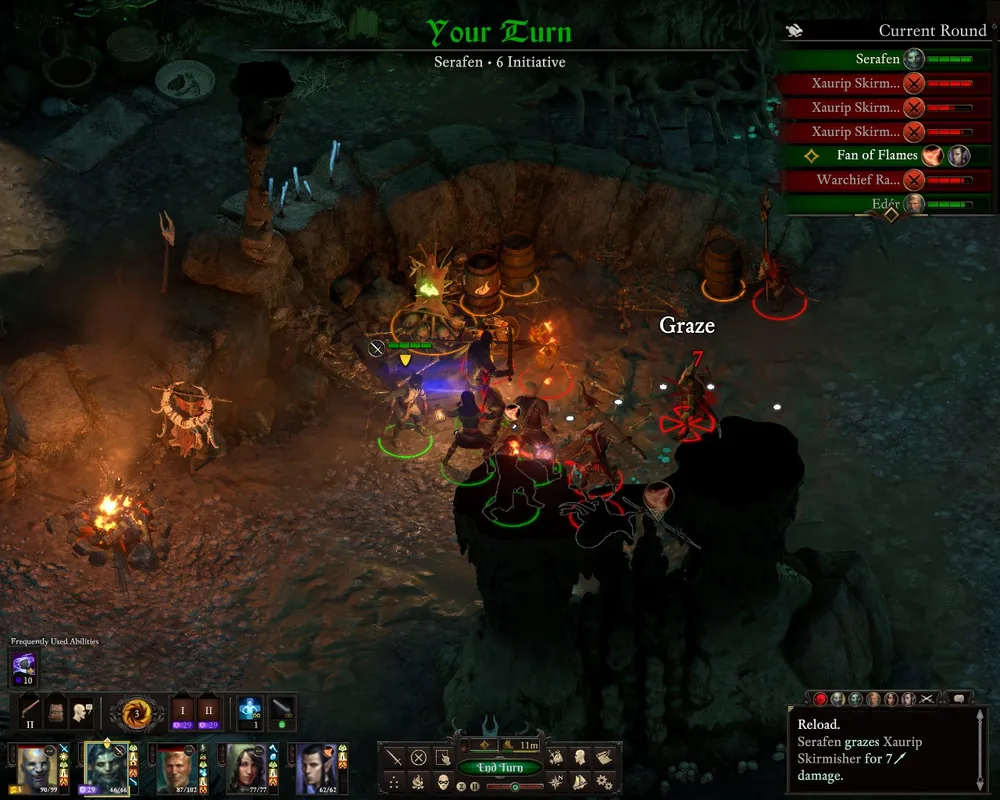Open the talking head abilities menu

[82, 711]
